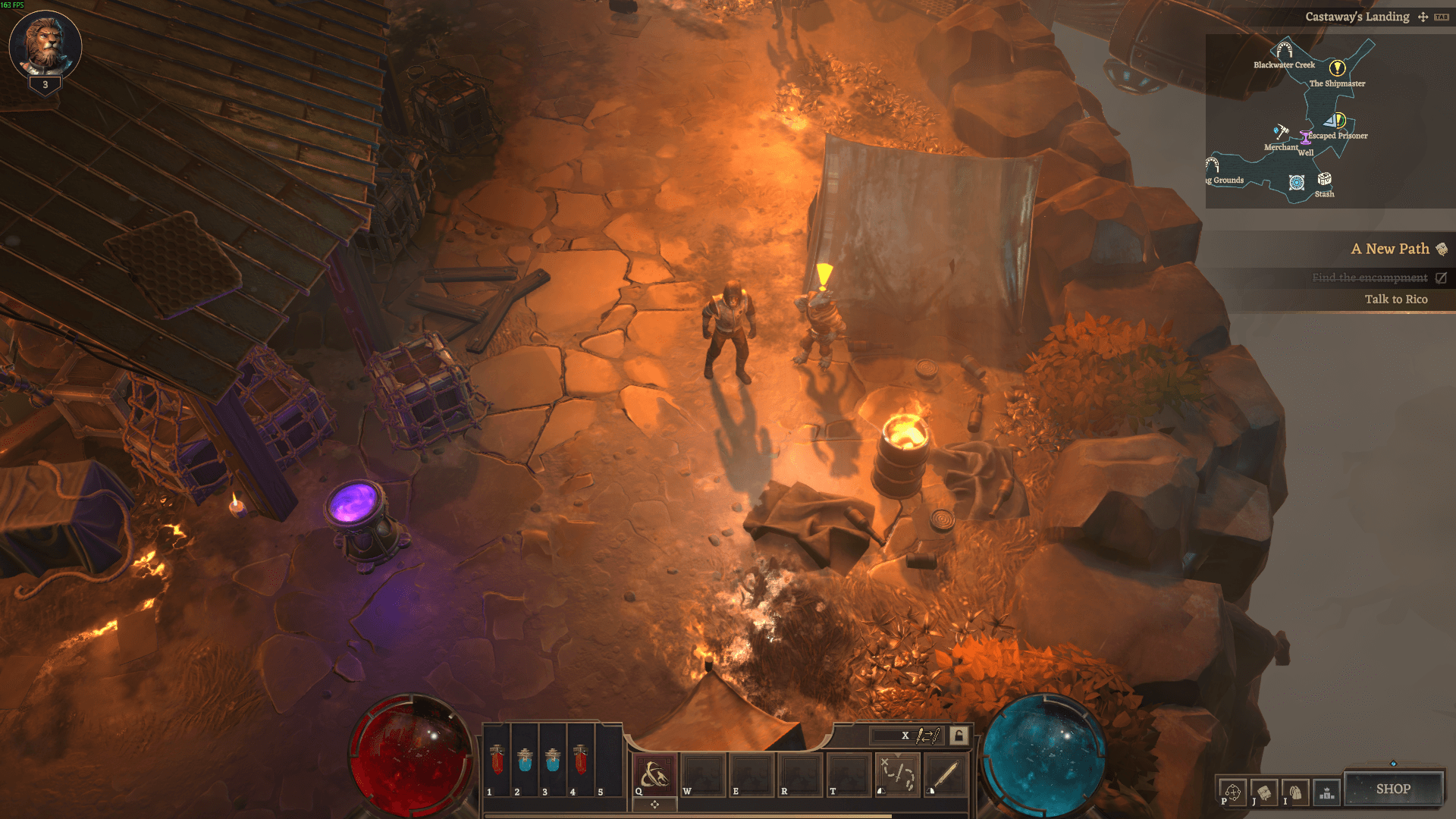
Task: Select the sword basic attack slot
Action: pos(945,775)
